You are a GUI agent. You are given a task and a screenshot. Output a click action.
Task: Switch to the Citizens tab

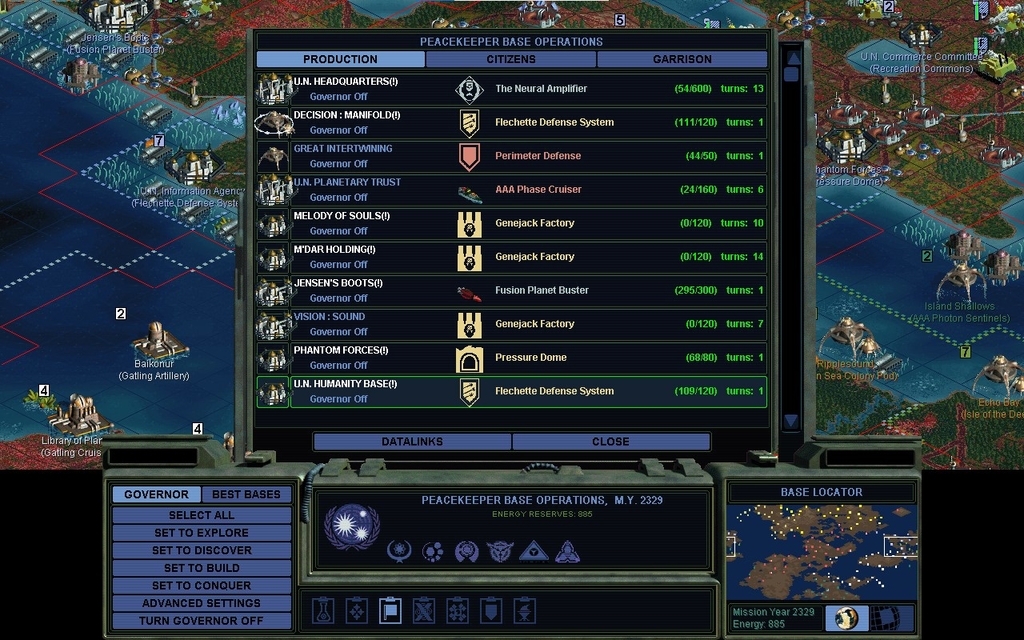tap(511, 59)
